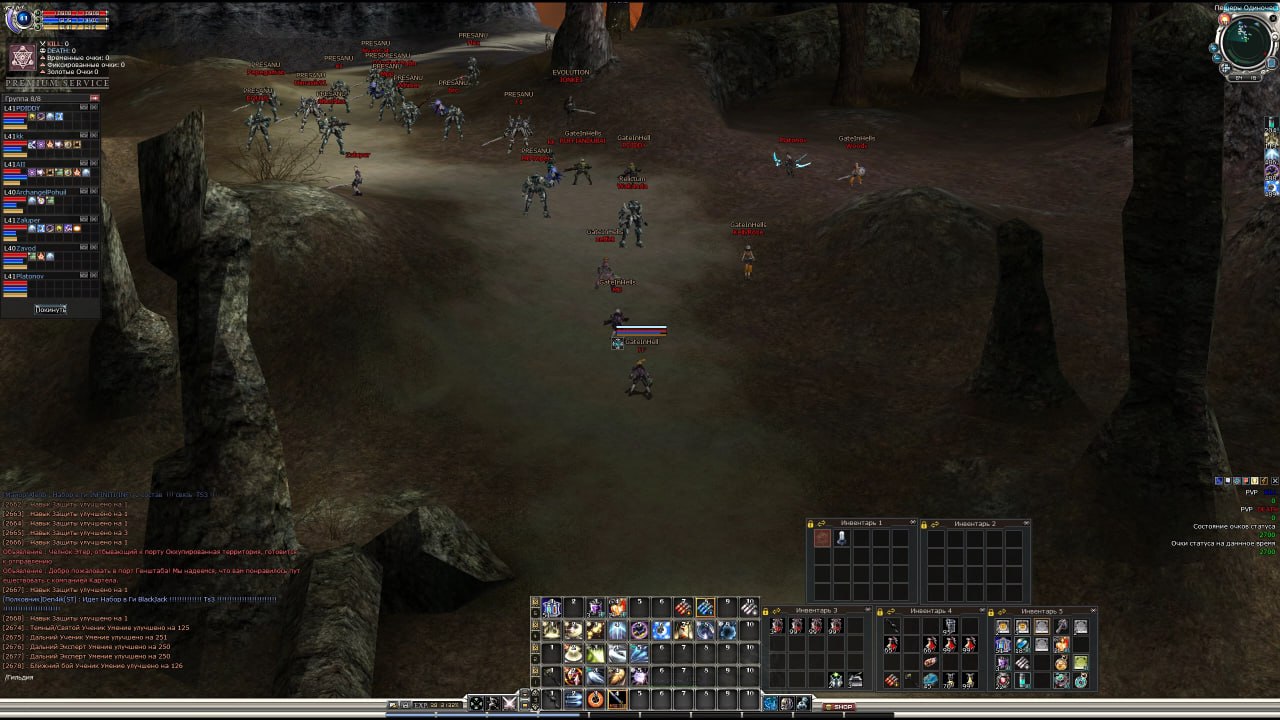Close the Группа 8/8 party panel
The image size is (1280, 720).
click(x=95, y=99)
